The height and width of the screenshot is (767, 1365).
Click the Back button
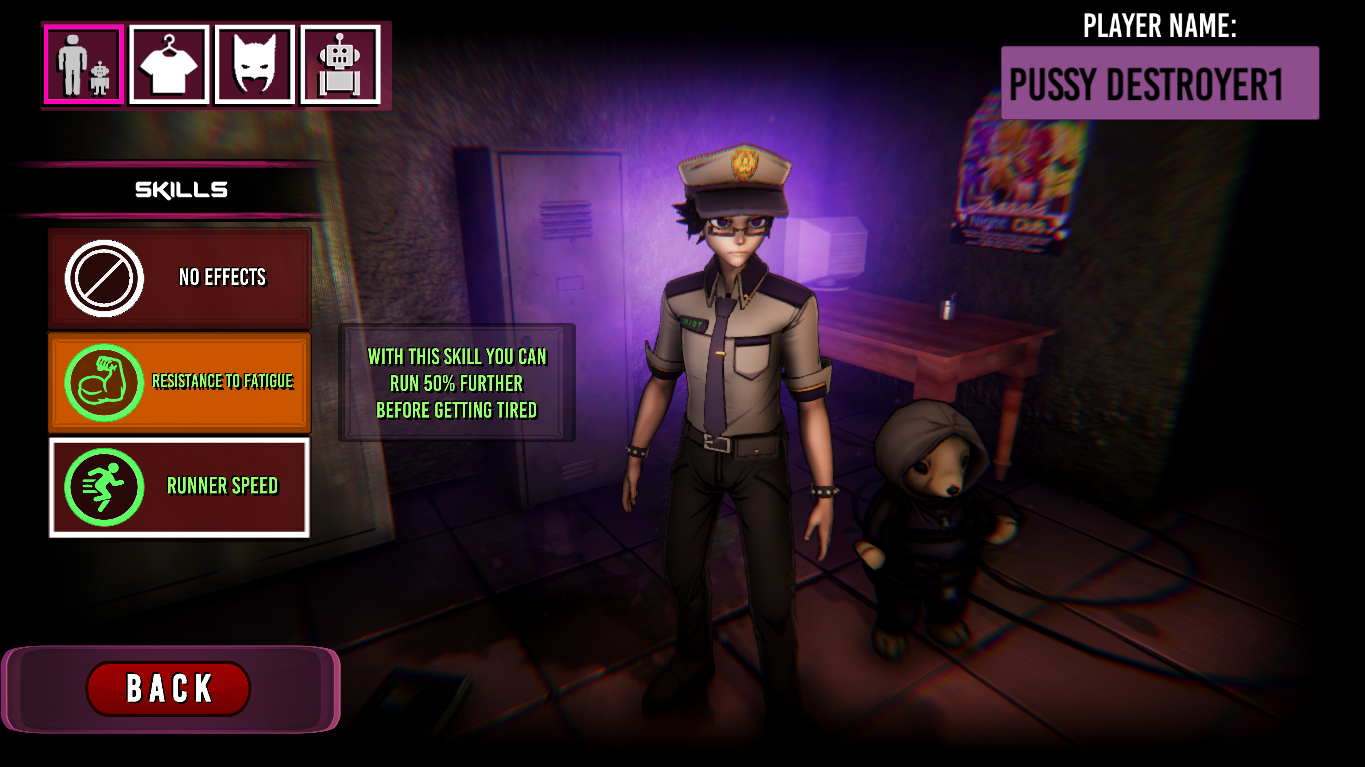168,688
